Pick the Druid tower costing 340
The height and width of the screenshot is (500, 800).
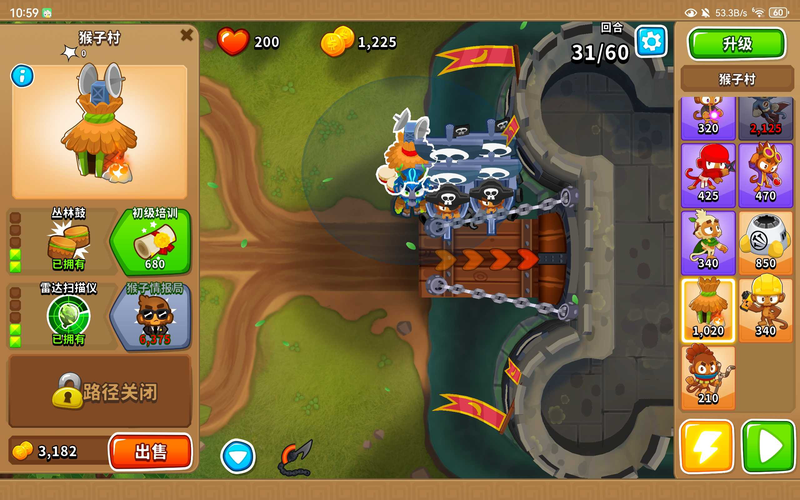(x=708, y=242)
